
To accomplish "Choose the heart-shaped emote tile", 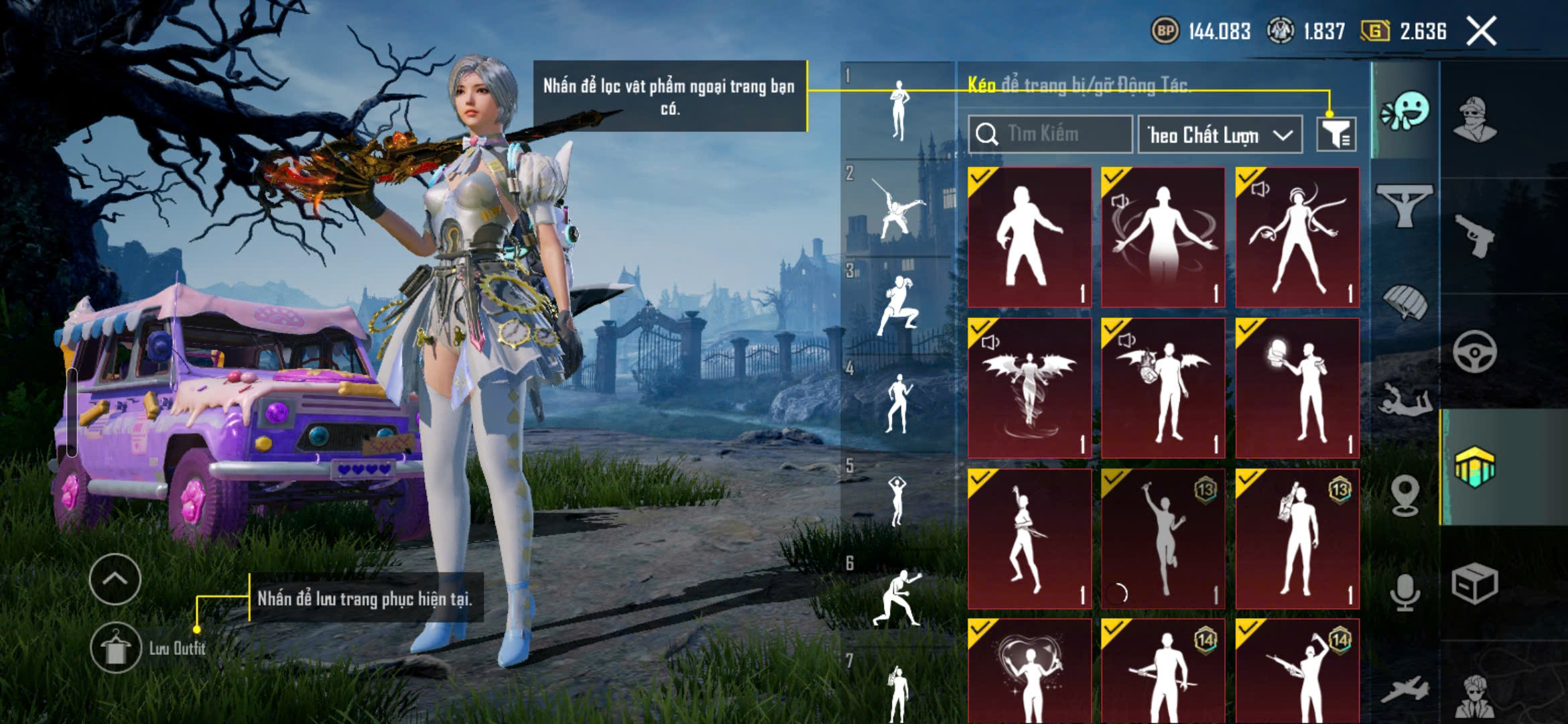I will (1029, 670).
